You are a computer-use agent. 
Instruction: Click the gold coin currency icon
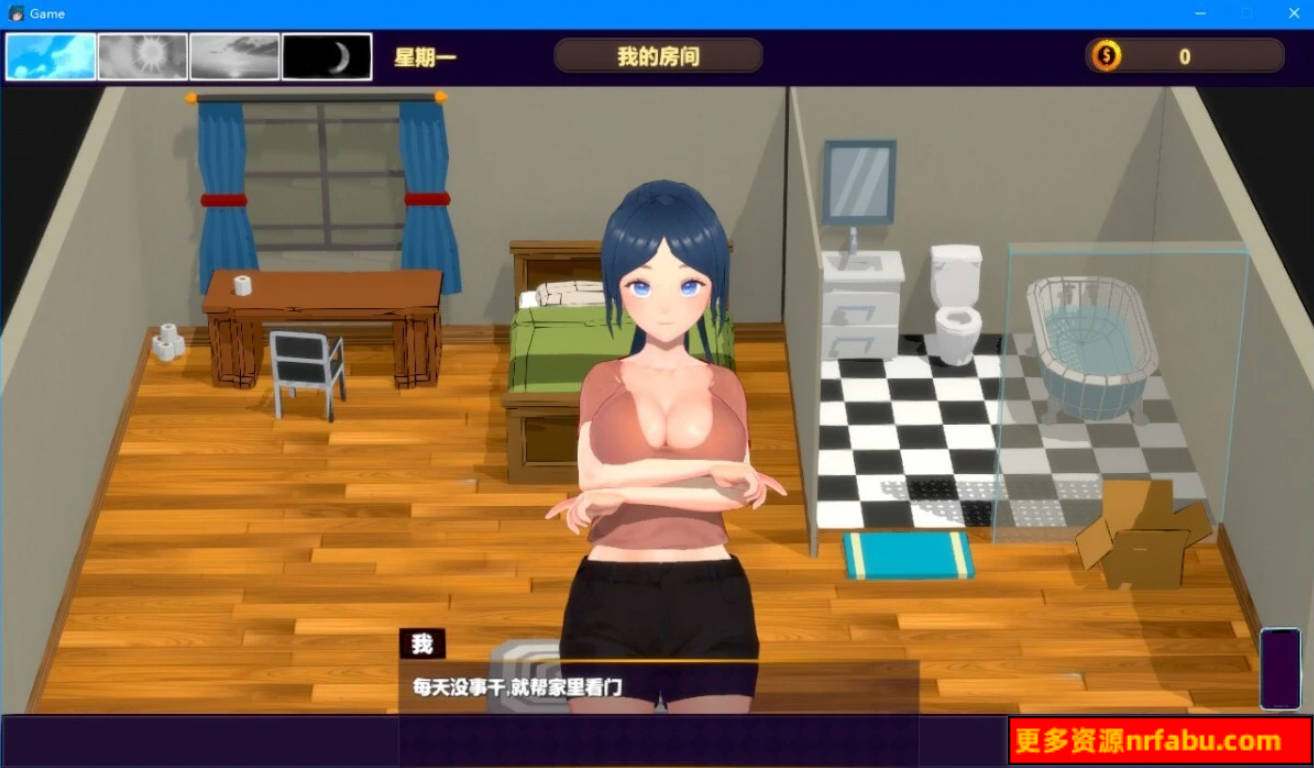tap(1104, 57)
